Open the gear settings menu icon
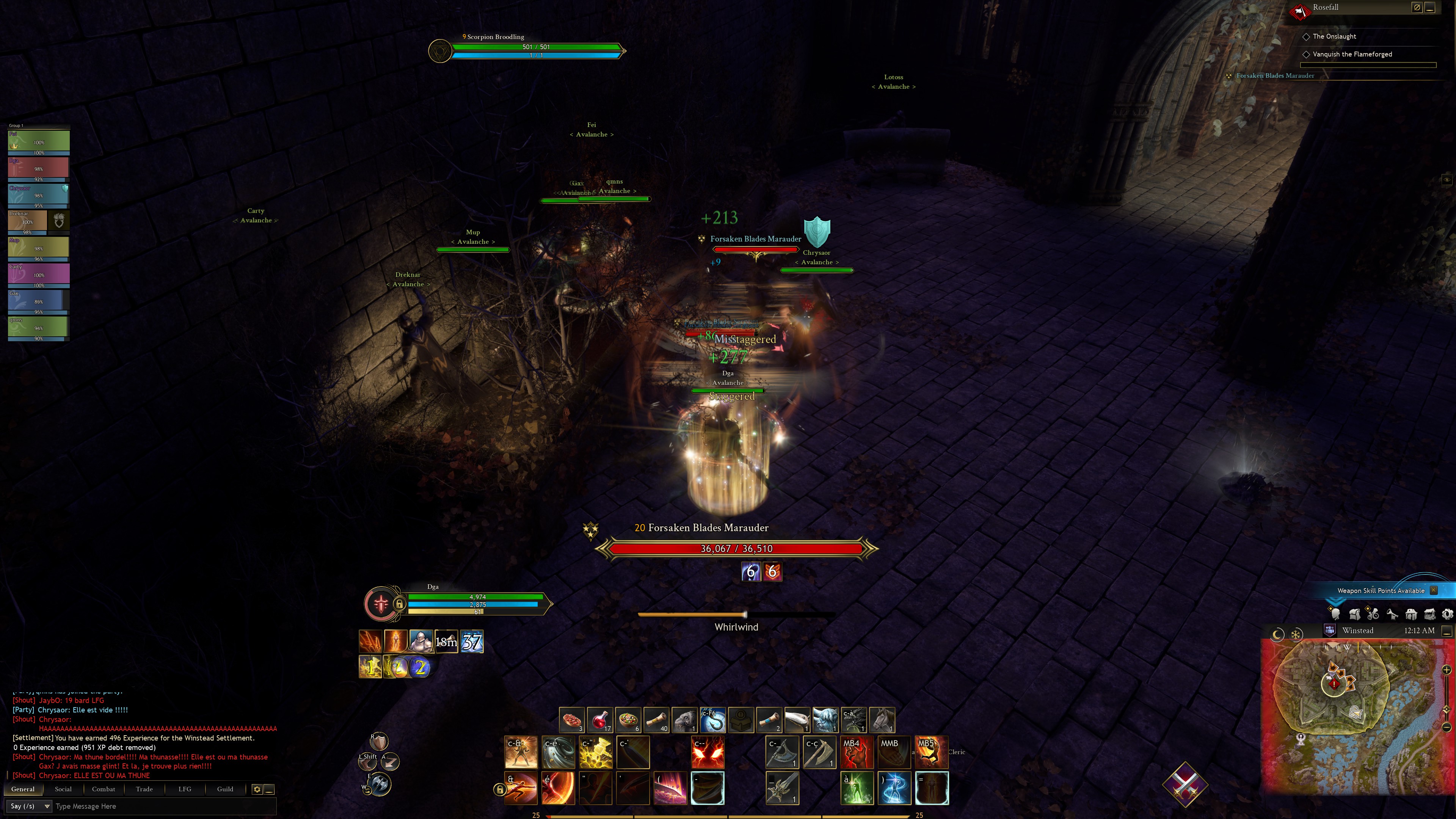This screenshot has height=819, width=1456. click(x=1447, y=614)
